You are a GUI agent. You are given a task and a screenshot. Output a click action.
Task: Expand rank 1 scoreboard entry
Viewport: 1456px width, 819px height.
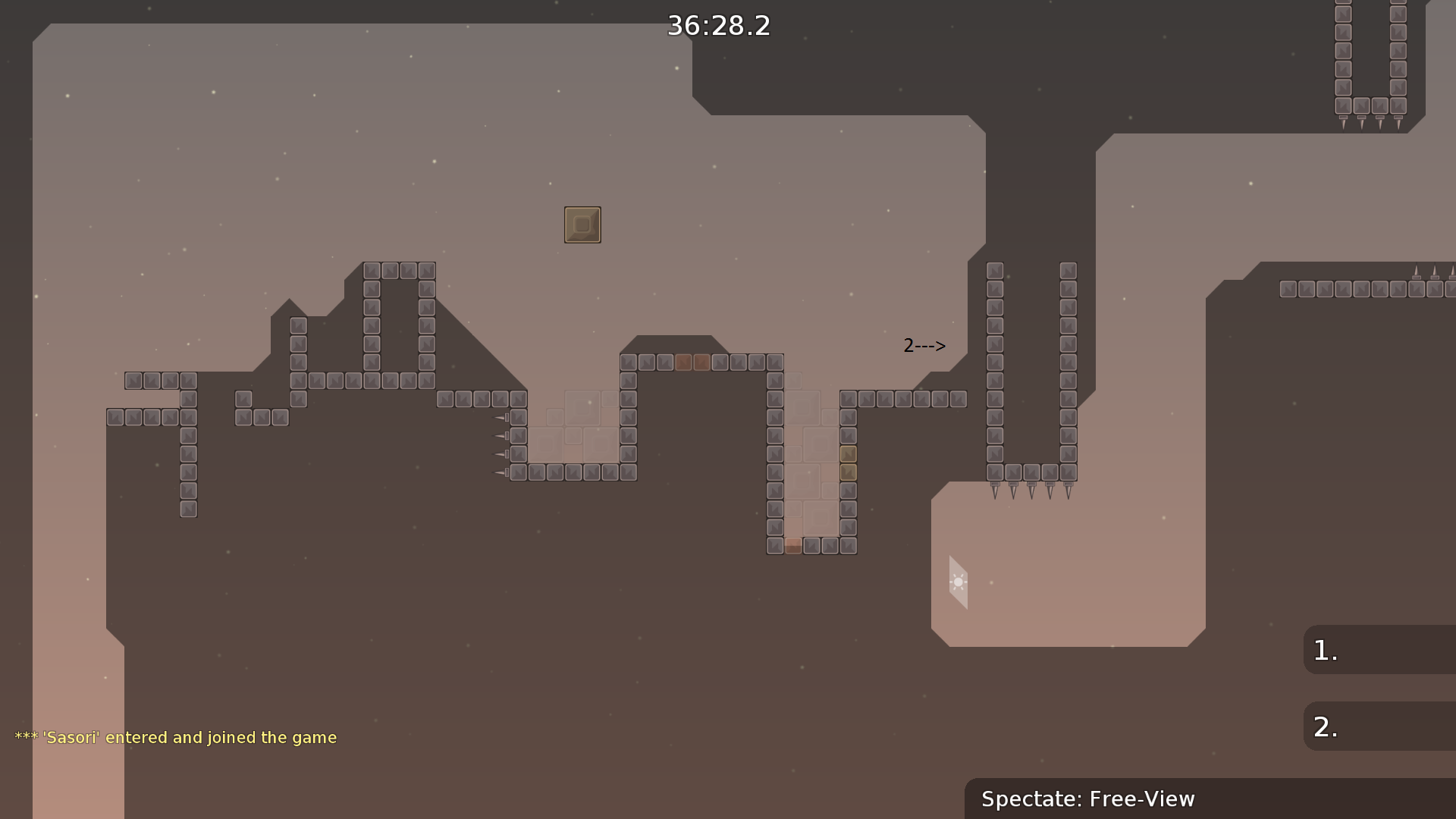click(x=1379, y=651)
